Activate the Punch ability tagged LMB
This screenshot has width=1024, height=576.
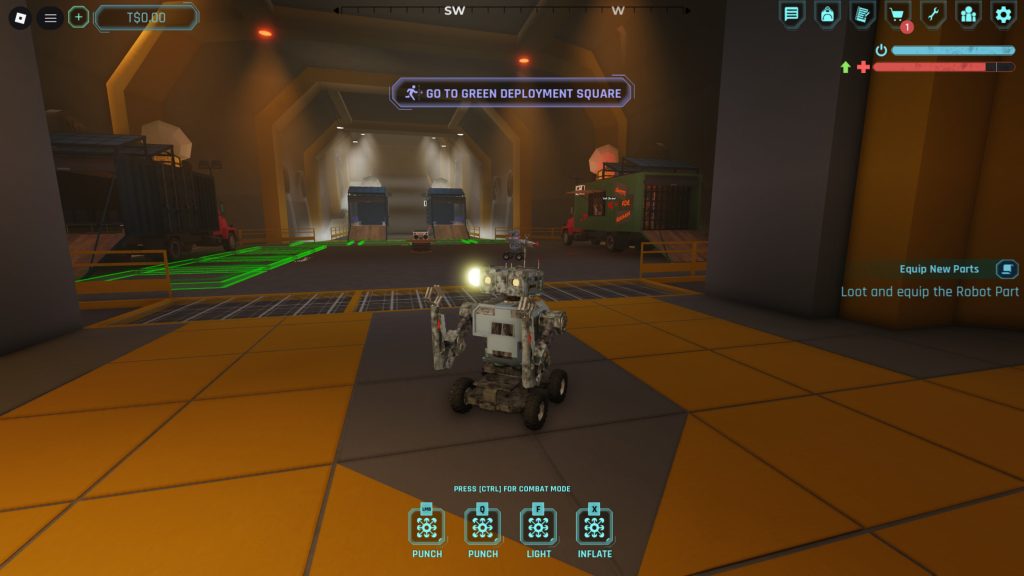[427, 527]
